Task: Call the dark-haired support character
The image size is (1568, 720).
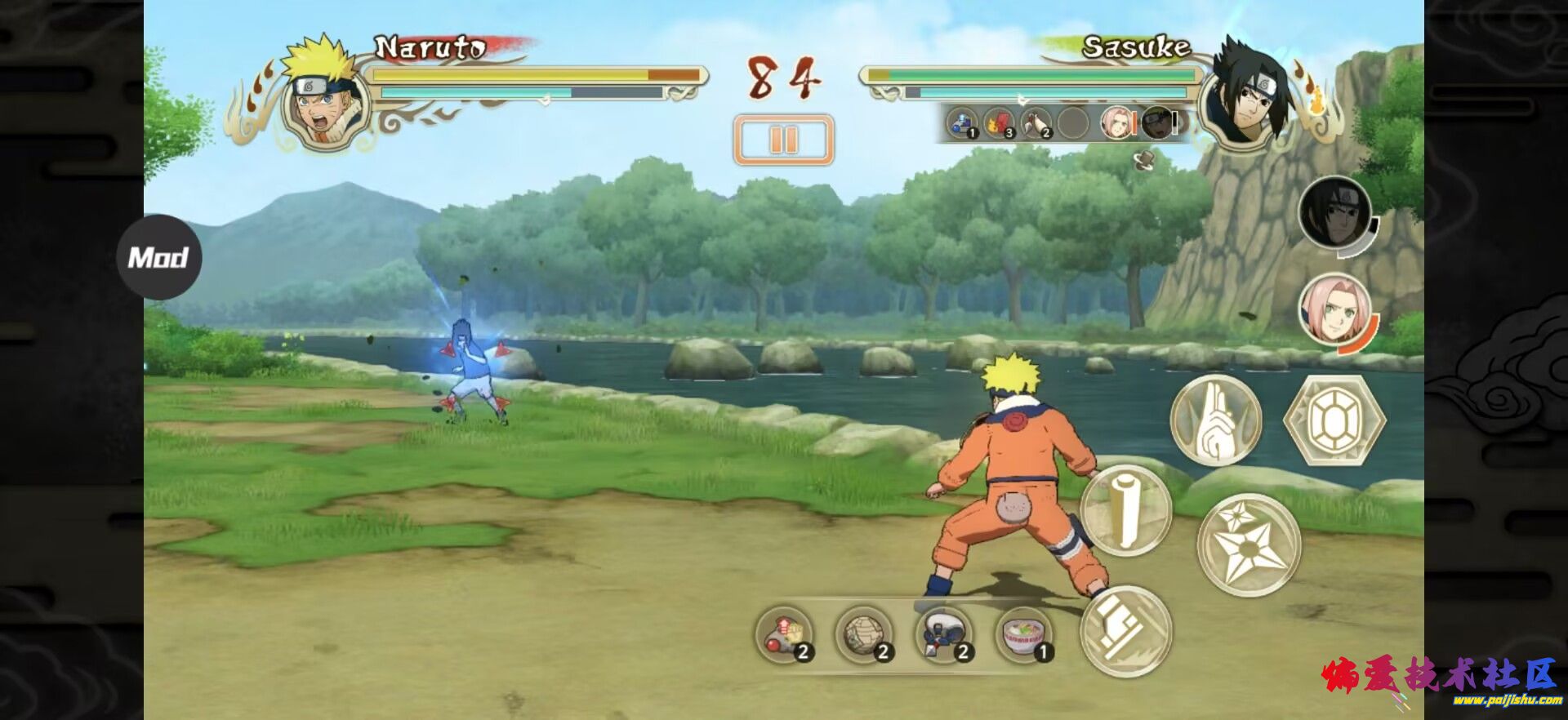Action: tap(1334, 214)
